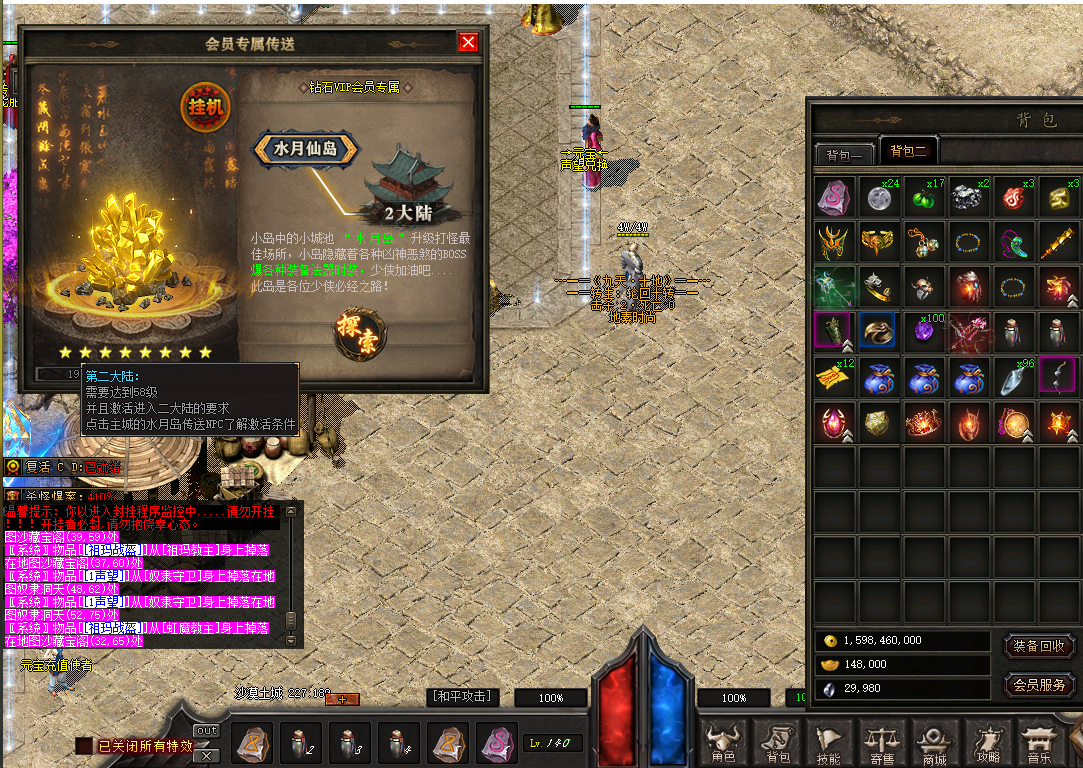Close the 会员专属传送 teleport window
The image size is (1083, 768).
pyautogui.click(x=468, y=42)
